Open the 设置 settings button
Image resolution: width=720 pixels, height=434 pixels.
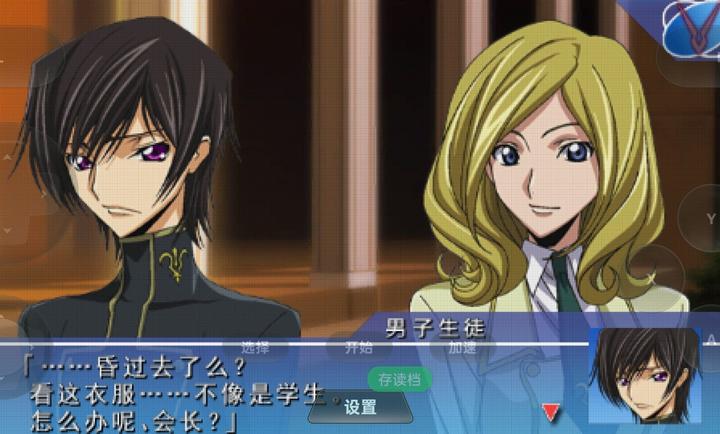pyautogui.click(x=360, y=407)
